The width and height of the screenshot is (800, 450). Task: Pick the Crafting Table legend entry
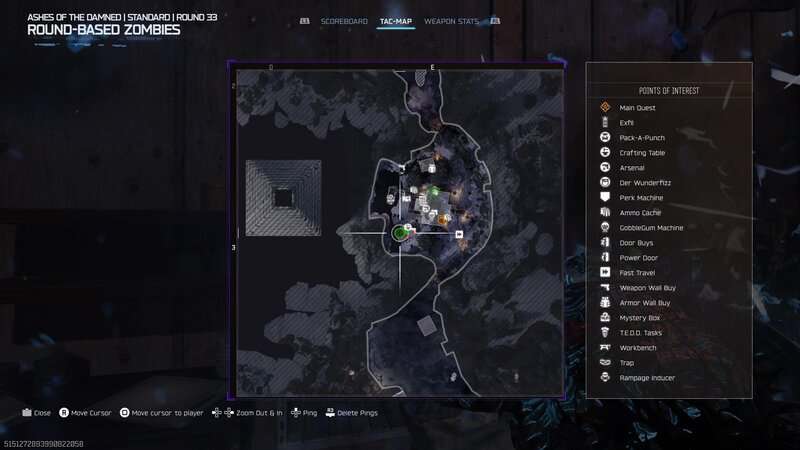point(642,152)
